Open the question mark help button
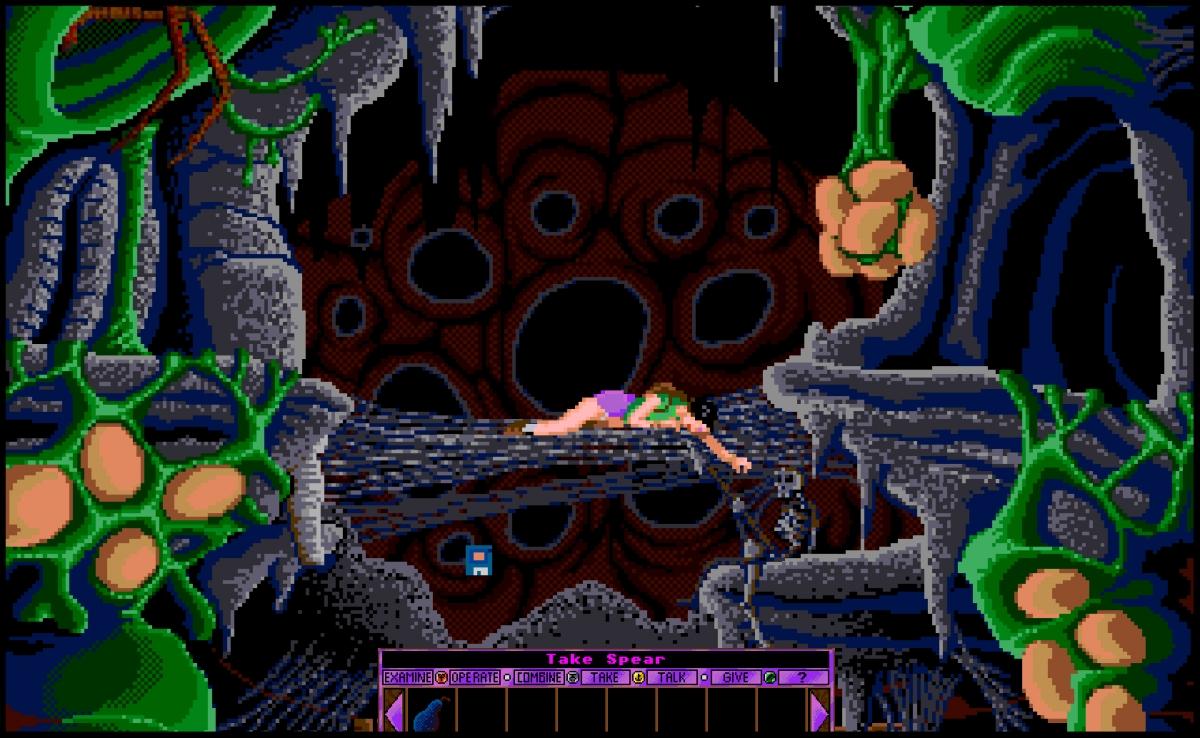 (804, 677)
